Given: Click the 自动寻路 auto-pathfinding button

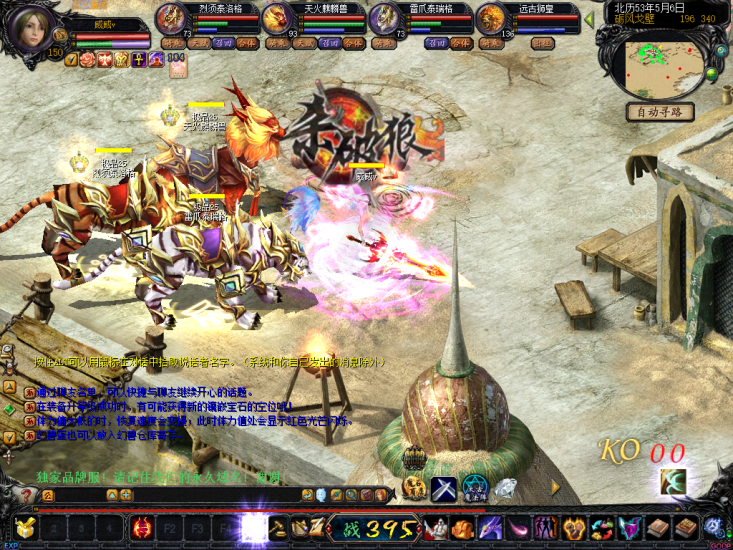Looking at the screenshot, I should pos(659,112).
